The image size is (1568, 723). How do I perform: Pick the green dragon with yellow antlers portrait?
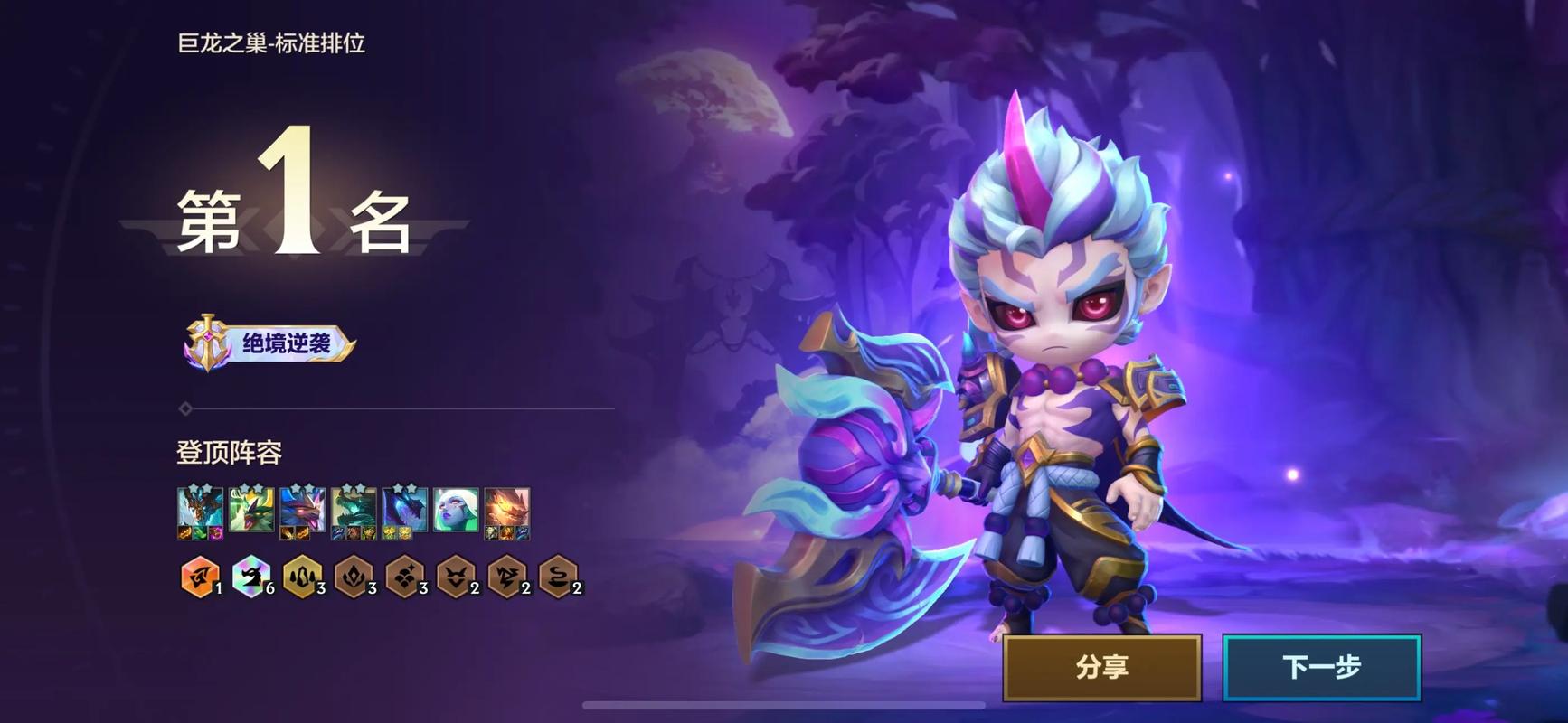click(251, 512)
